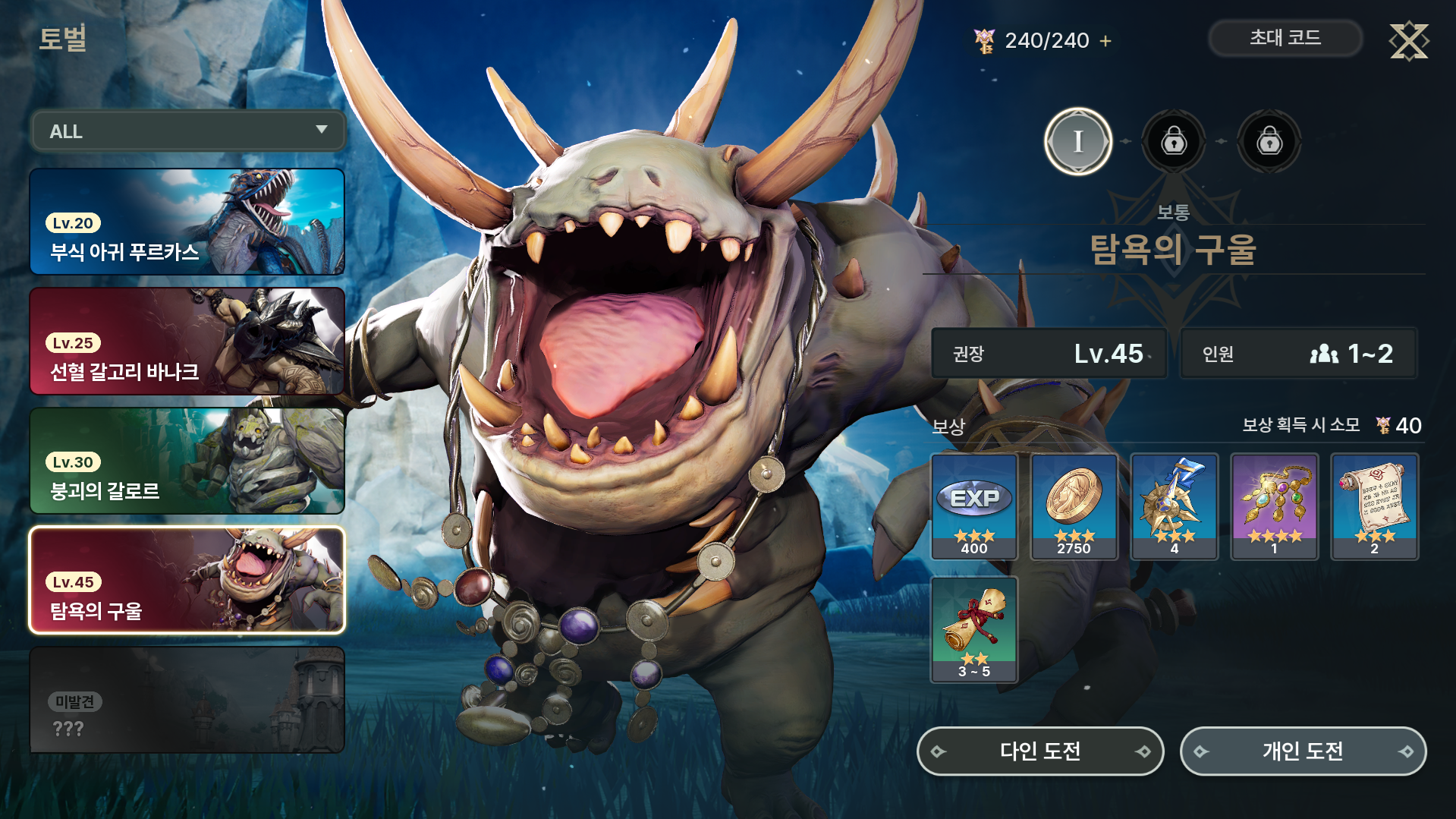Inspect the parchment scroll reward with quantity 2

[x=1374, y=506]
